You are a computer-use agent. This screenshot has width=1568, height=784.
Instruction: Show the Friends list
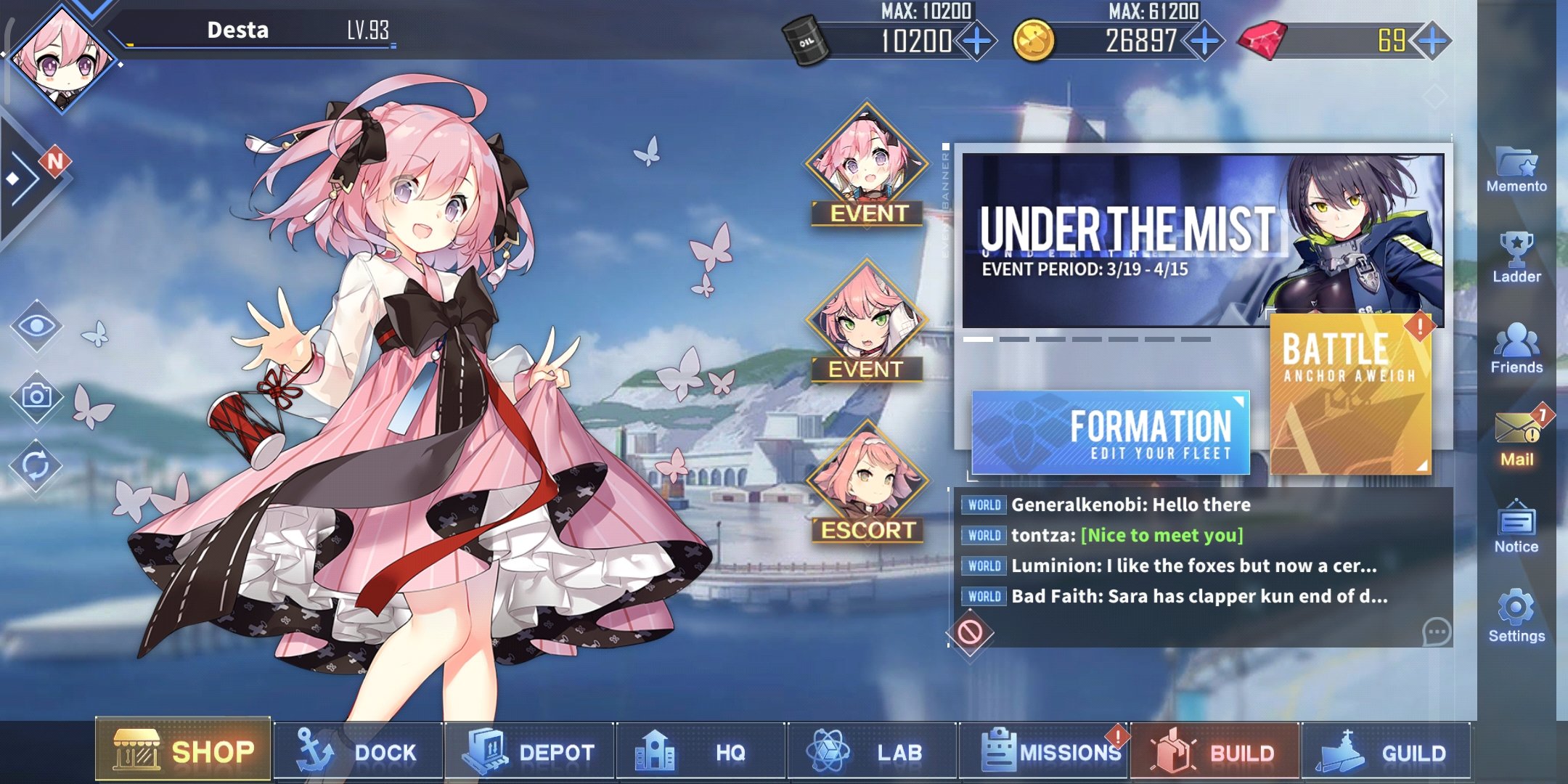(x=1516, y=348)
